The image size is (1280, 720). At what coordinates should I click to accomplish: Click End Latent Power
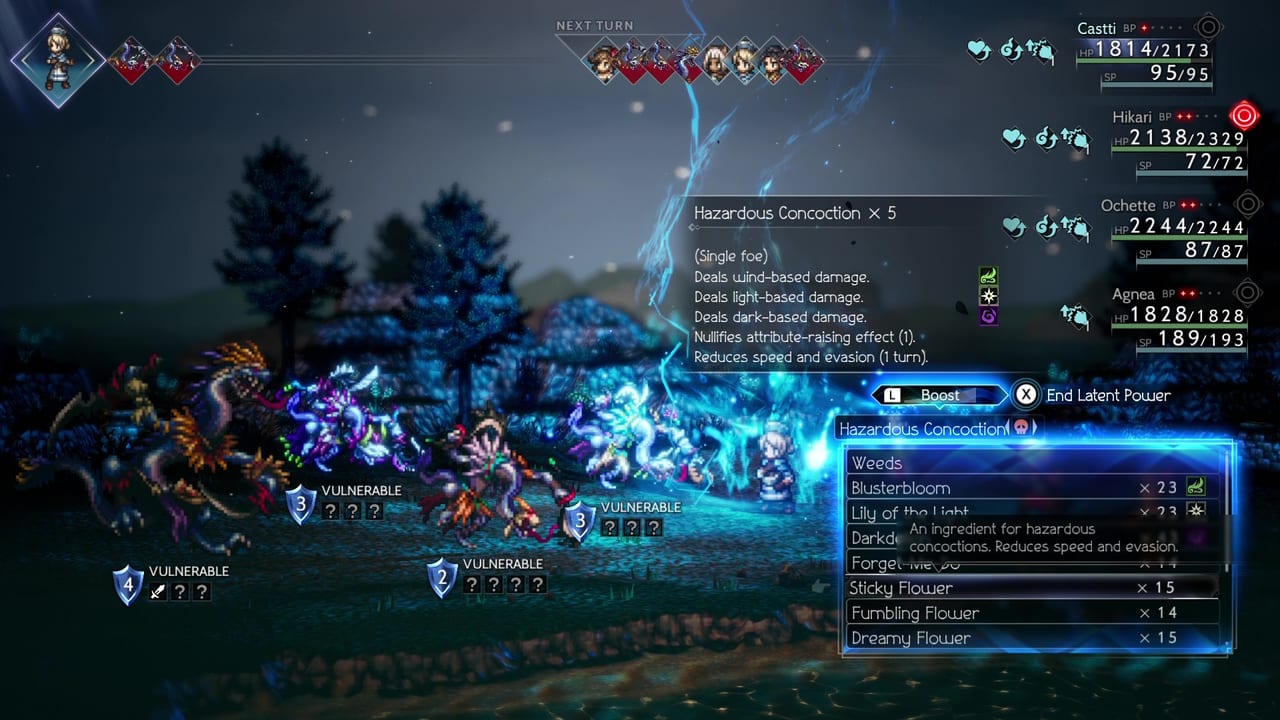(1108, 394)
